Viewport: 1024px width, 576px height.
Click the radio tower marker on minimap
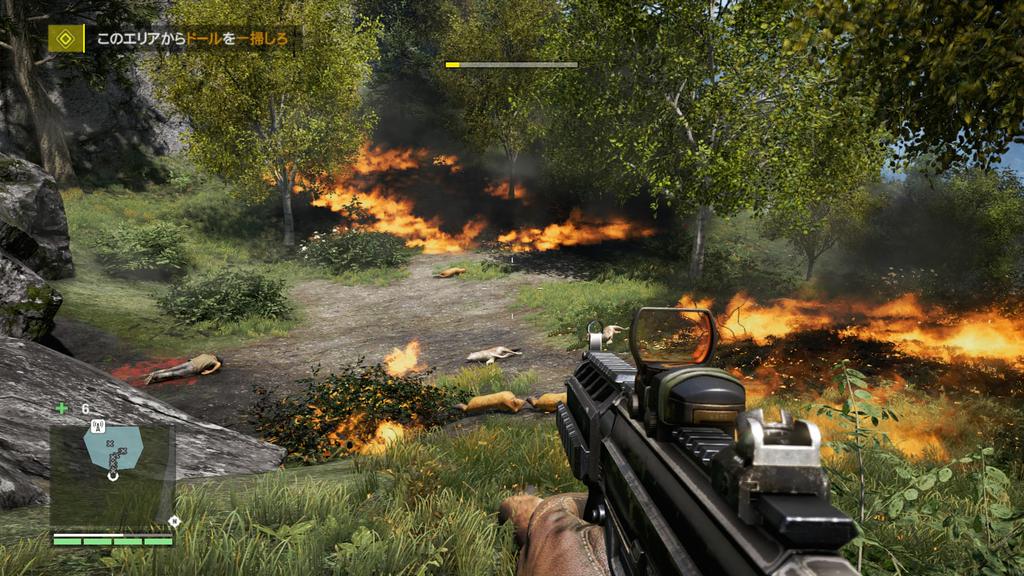pyautogui.click(x=98, y=426)
